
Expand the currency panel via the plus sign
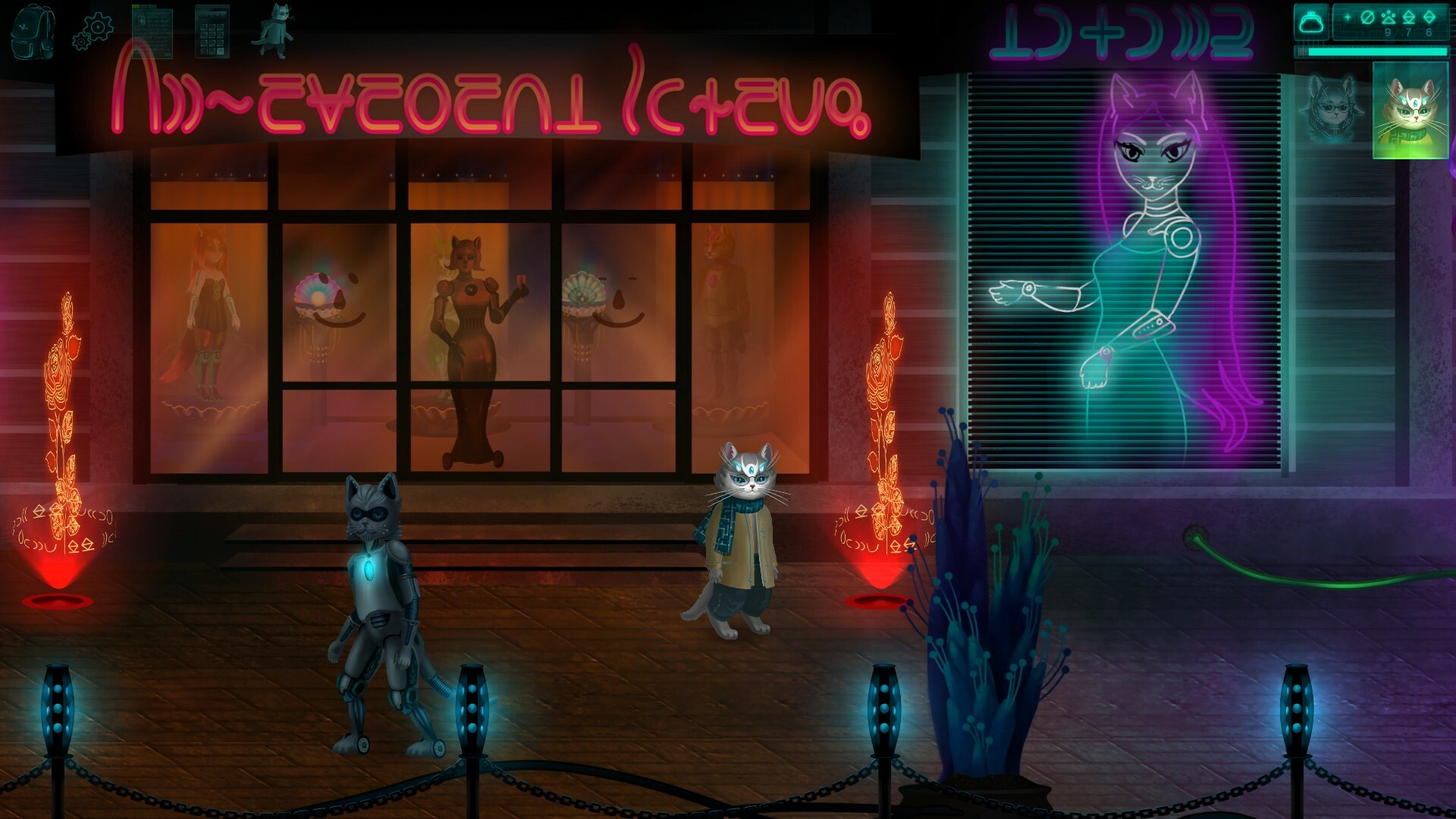point(1348,17)
